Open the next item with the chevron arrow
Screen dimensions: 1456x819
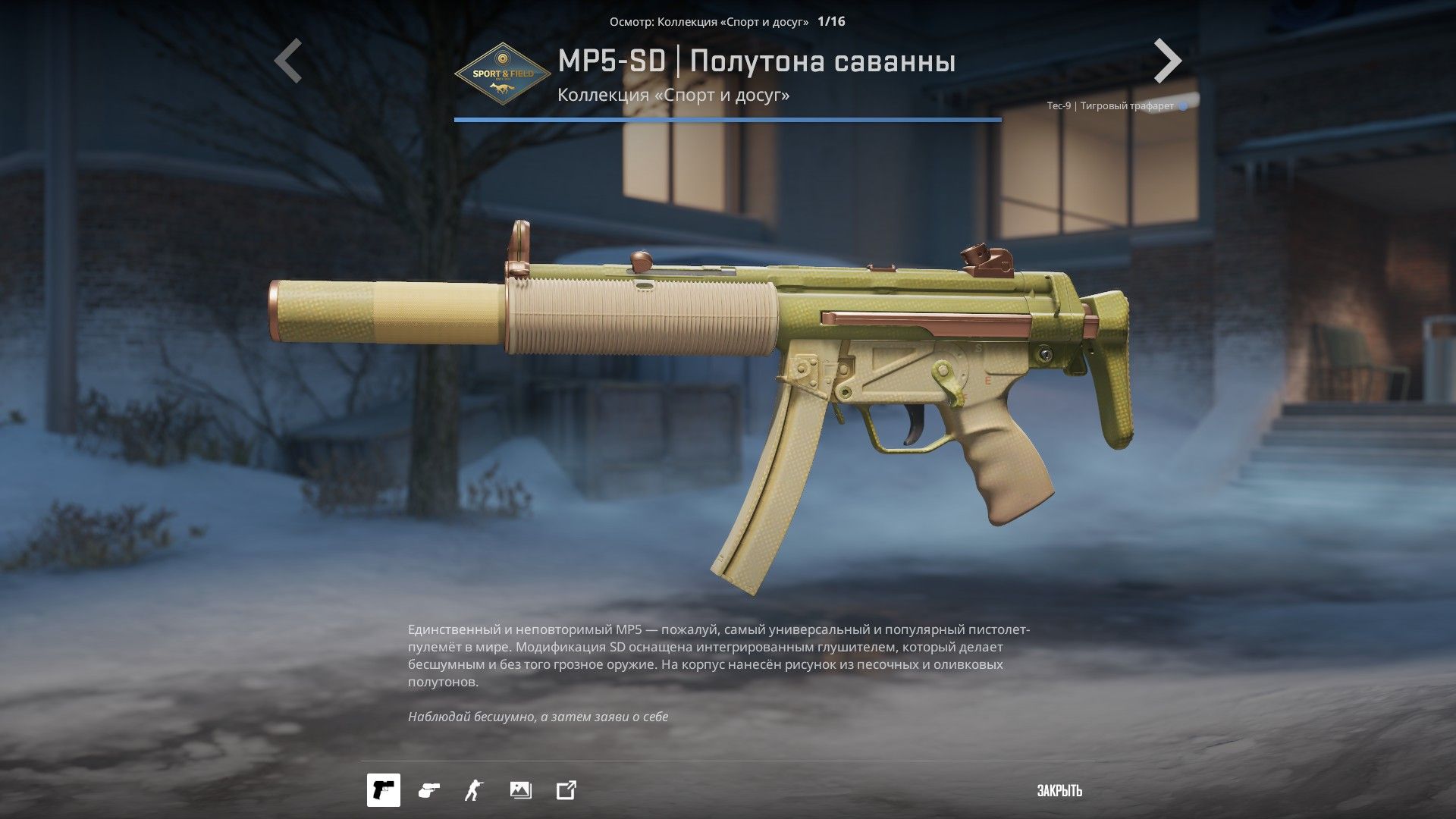click(x=1168, y=61)
